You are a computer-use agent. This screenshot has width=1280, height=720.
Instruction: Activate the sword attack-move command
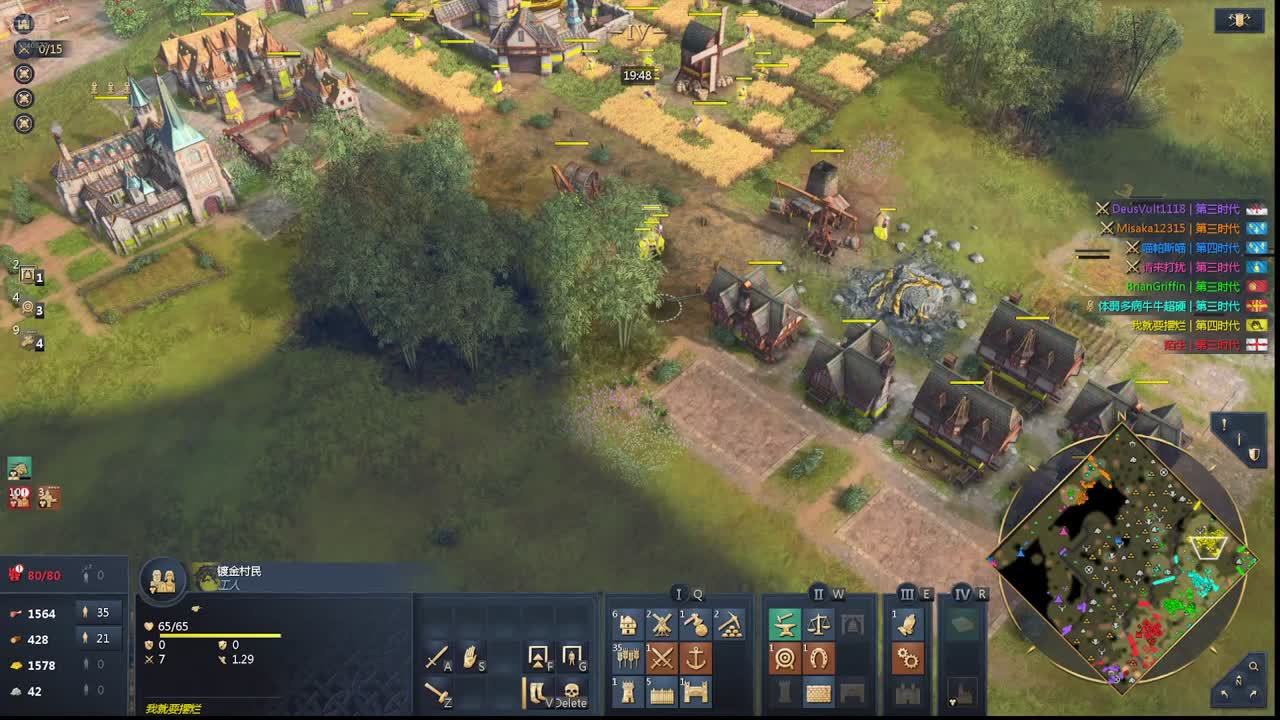(437, 657)
